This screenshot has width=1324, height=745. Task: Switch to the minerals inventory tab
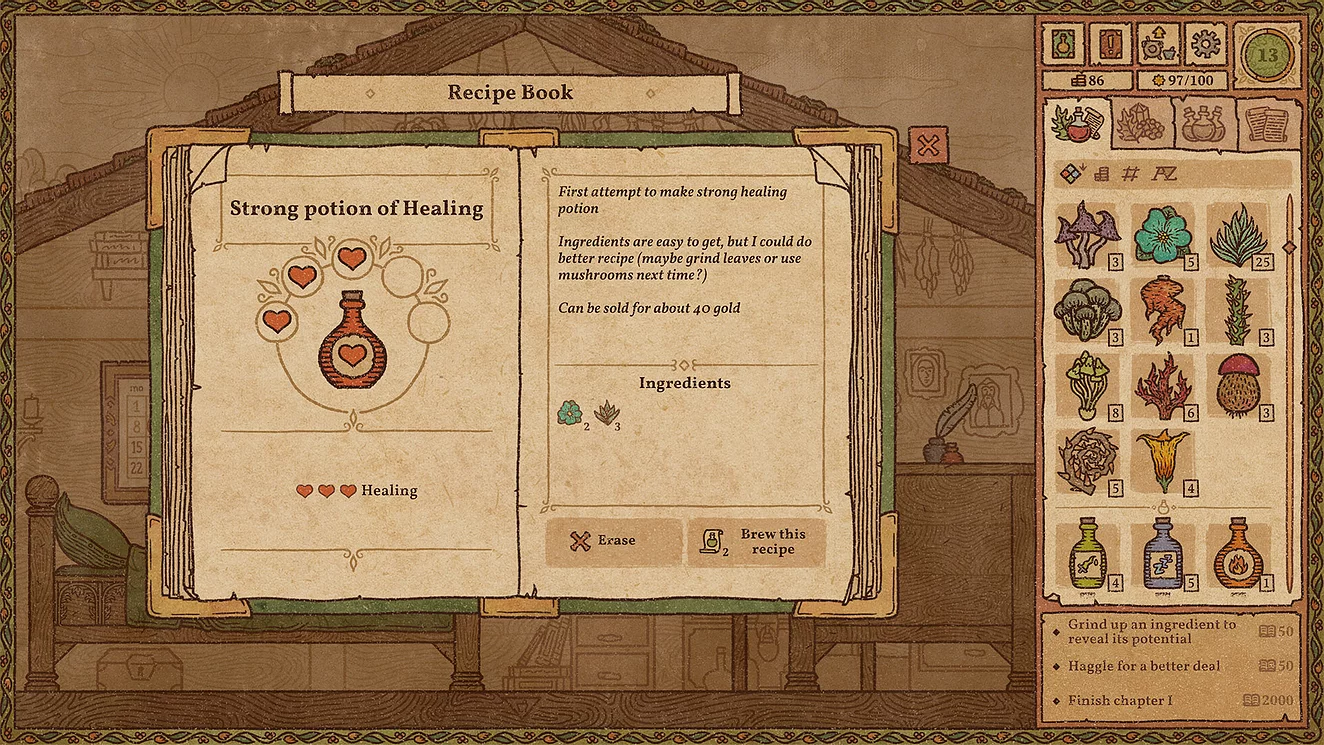(1140, 125)
